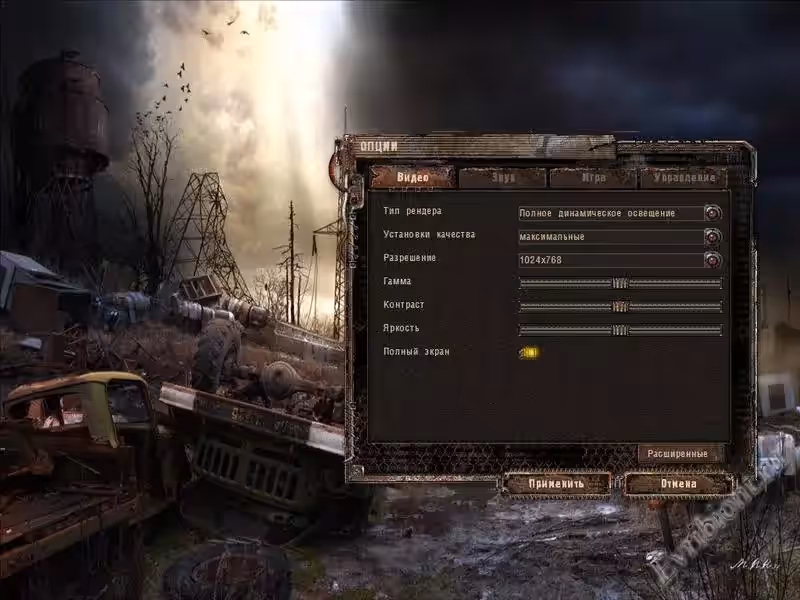Toggle the Полный экран checkbox
The image size is (800, 600).
[529, 352]
